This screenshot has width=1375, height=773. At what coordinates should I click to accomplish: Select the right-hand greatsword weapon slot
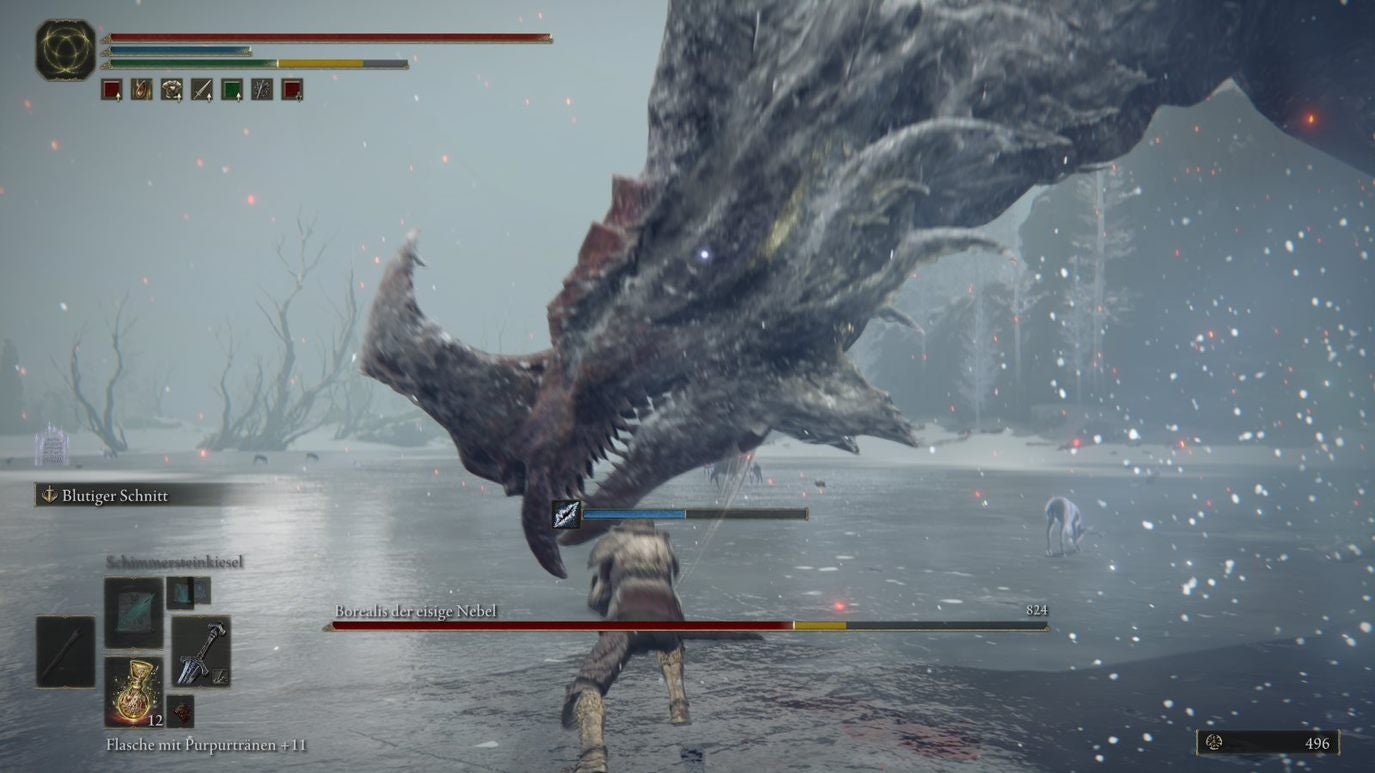[201, 652]
